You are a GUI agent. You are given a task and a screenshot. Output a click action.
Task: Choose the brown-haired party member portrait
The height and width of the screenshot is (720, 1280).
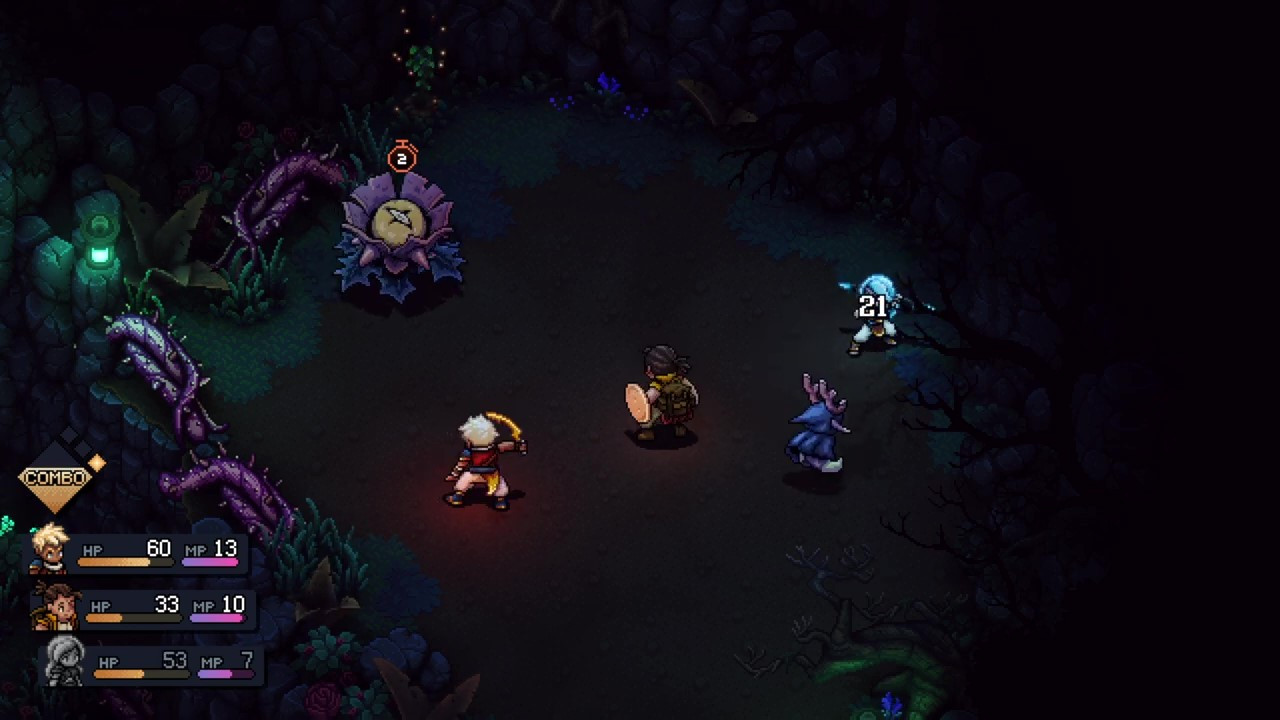coord(57,606)
